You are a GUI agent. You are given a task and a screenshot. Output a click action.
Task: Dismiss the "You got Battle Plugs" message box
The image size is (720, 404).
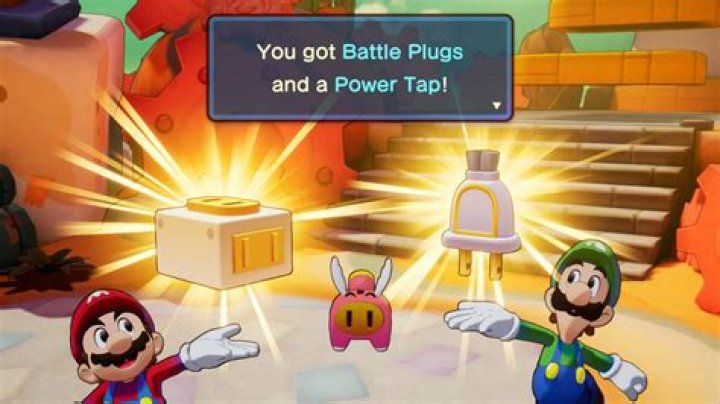[360, 66]
